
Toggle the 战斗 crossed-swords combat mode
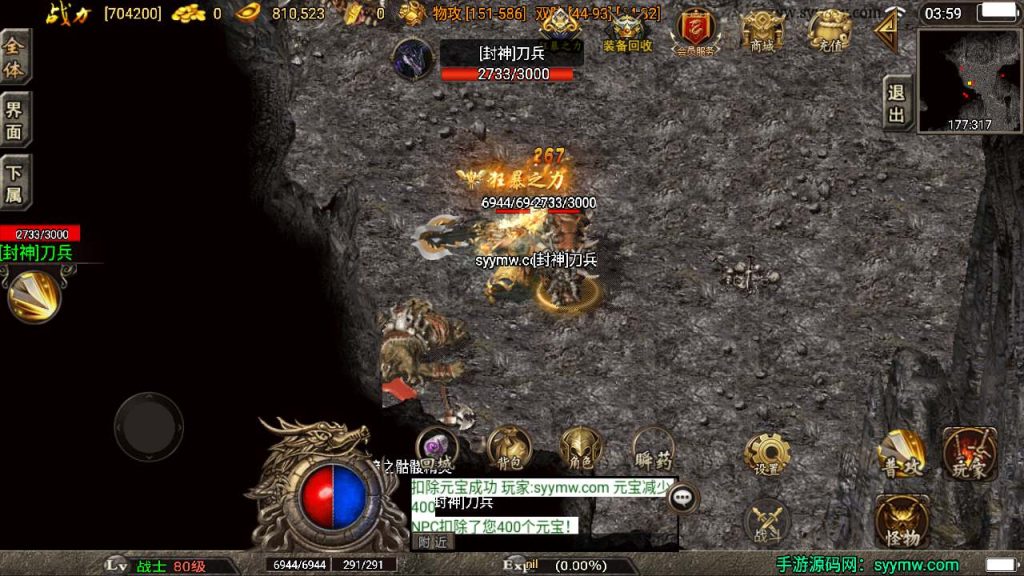coord(767,521)
